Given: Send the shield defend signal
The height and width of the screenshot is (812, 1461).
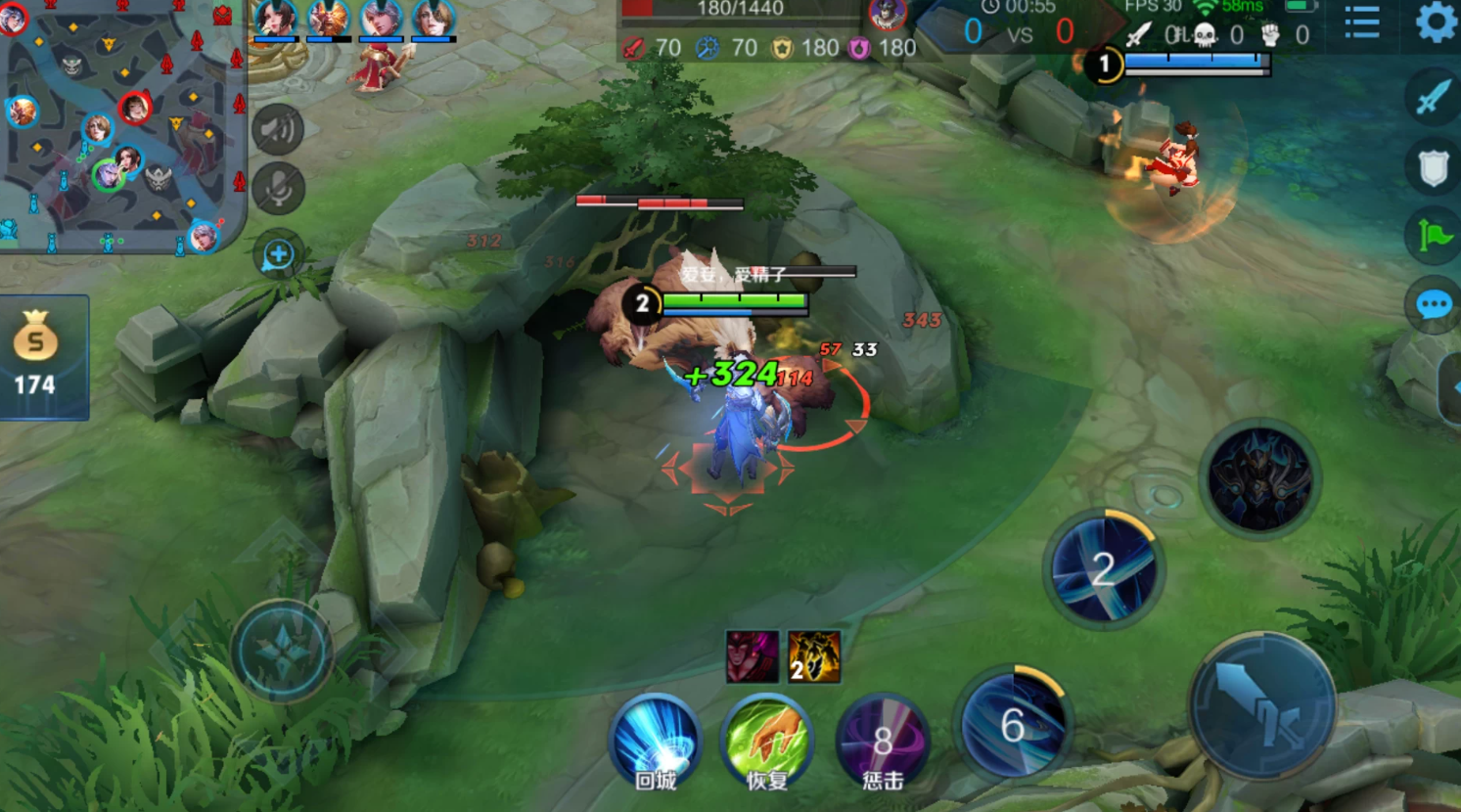Looking at the screenshot, I should 1434,168.
